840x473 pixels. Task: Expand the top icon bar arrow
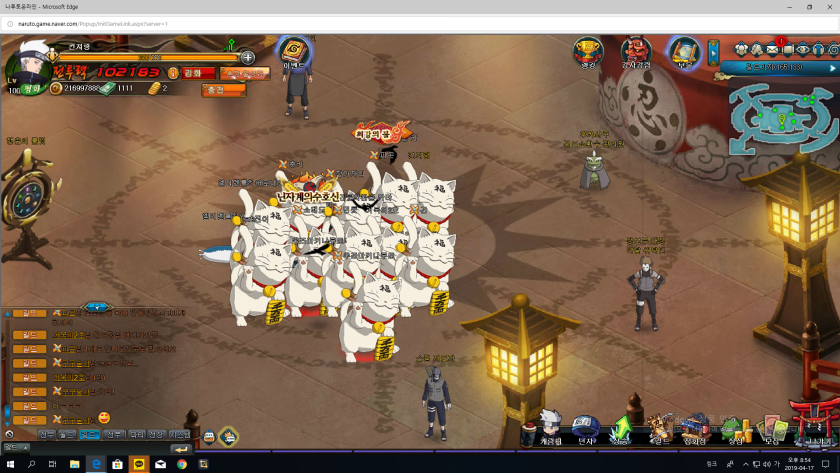point(713,51)
